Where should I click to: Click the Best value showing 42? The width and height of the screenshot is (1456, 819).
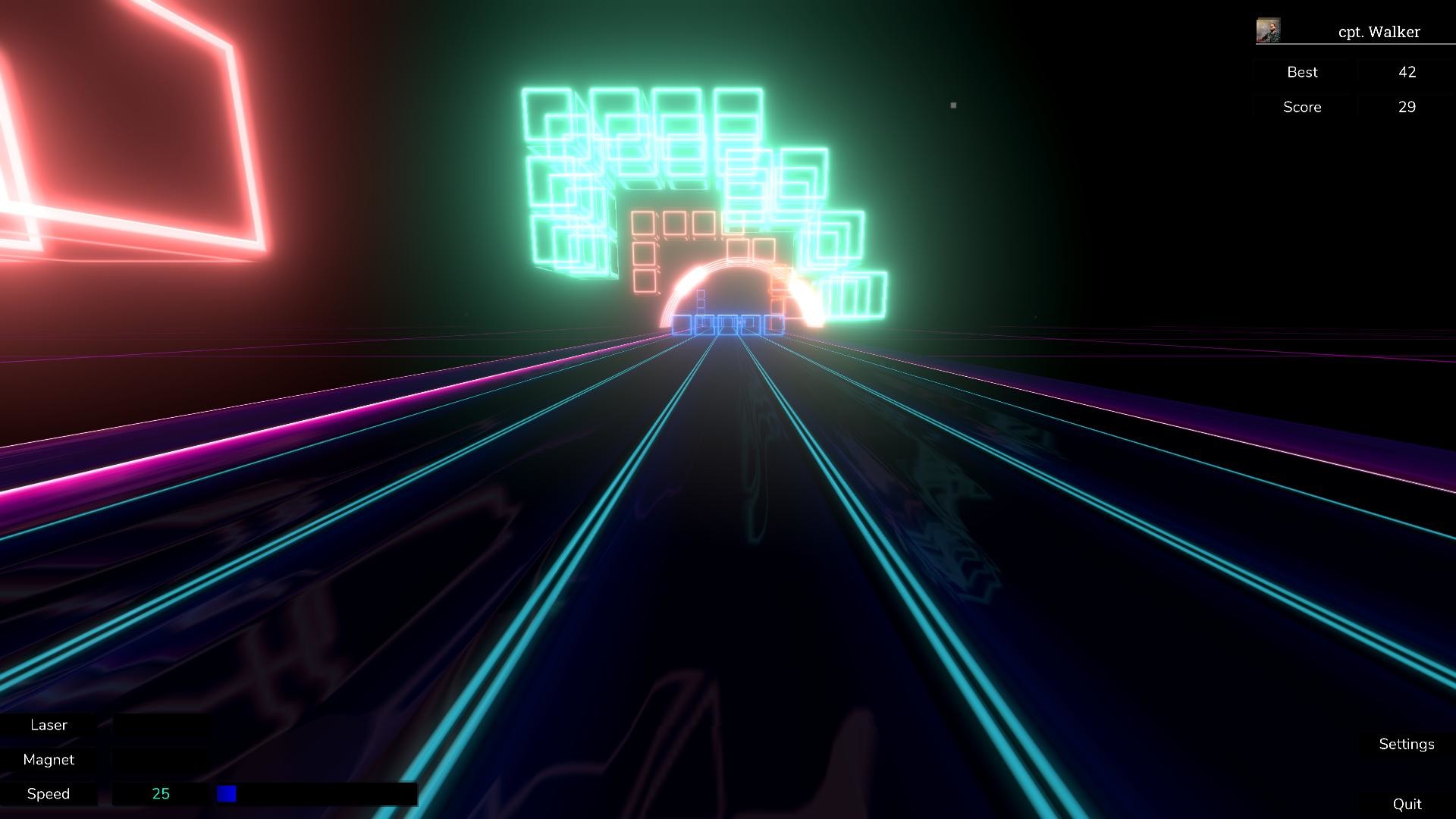(x=1407, y=72)
